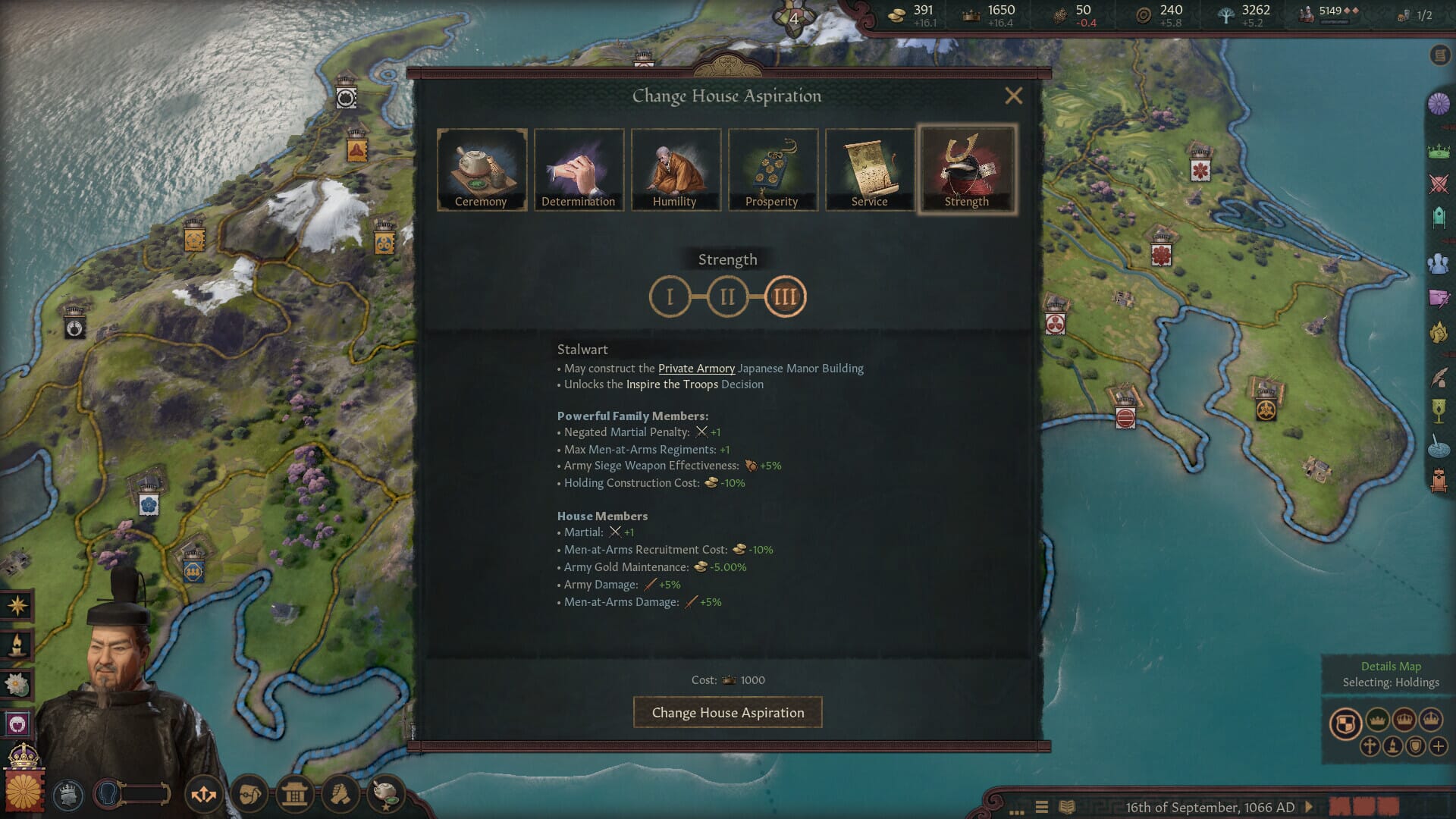Confirm with Change House Aspiration button
The height and width of the screenshot is (819, 1456).
pyautogui.click(x=727, y=713)
